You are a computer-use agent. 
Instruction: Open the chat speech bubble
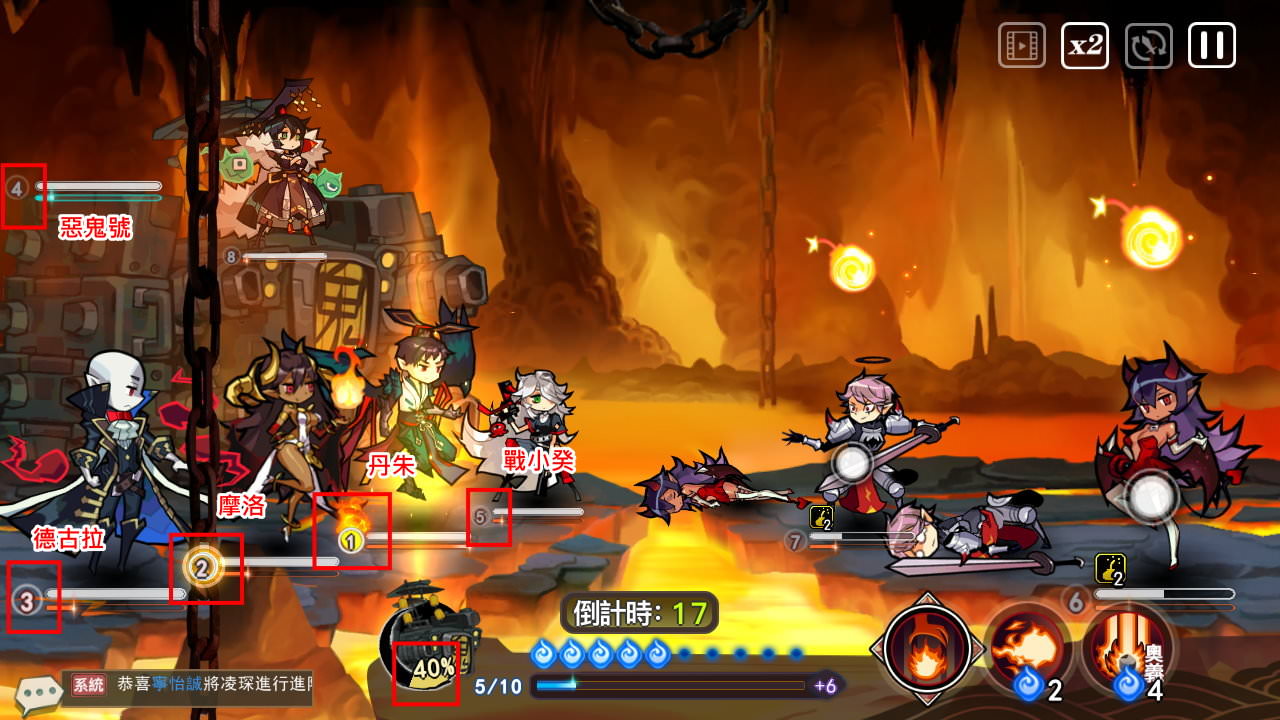(x=38, y=692)
